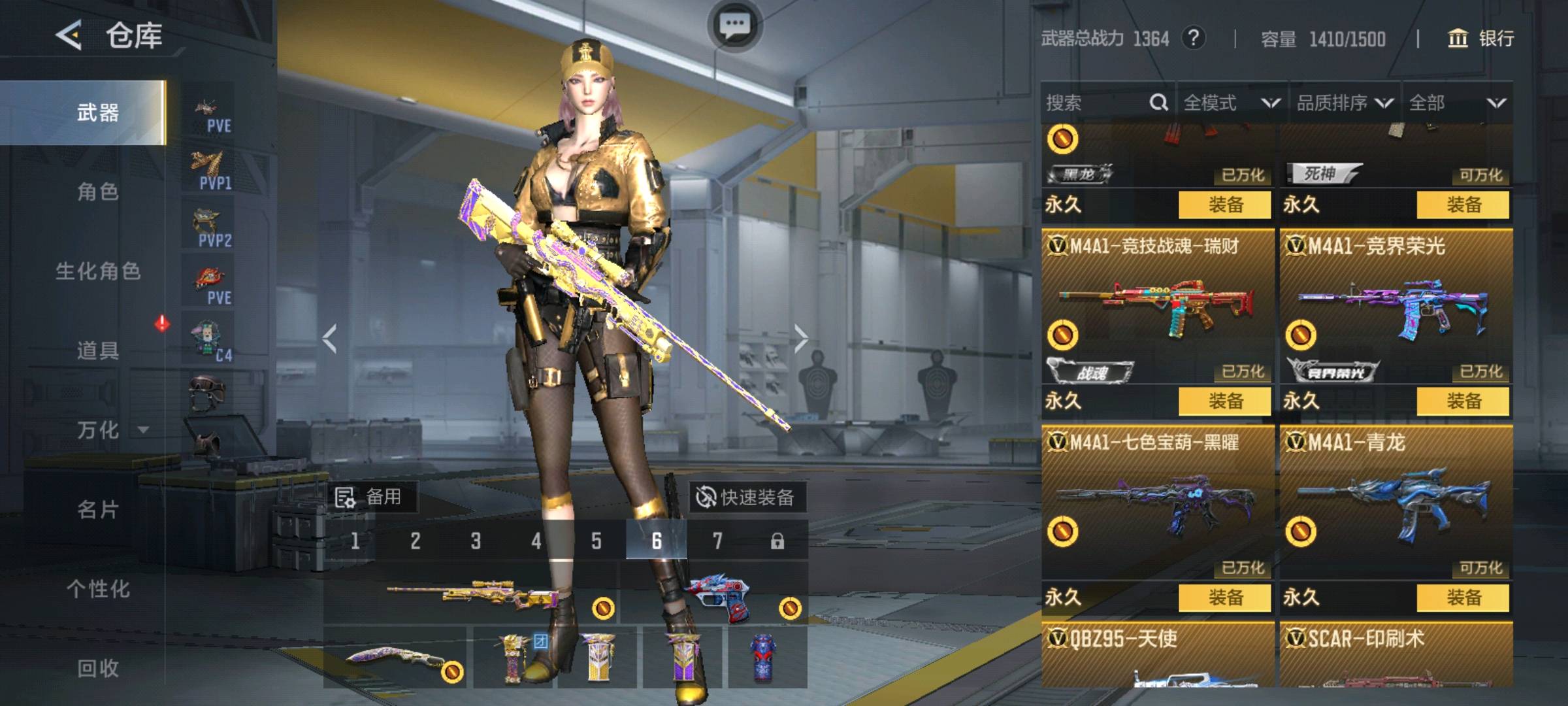Open the chat bubble icon
Viewport: 1568px width, 706px height.
coord(734,25)
